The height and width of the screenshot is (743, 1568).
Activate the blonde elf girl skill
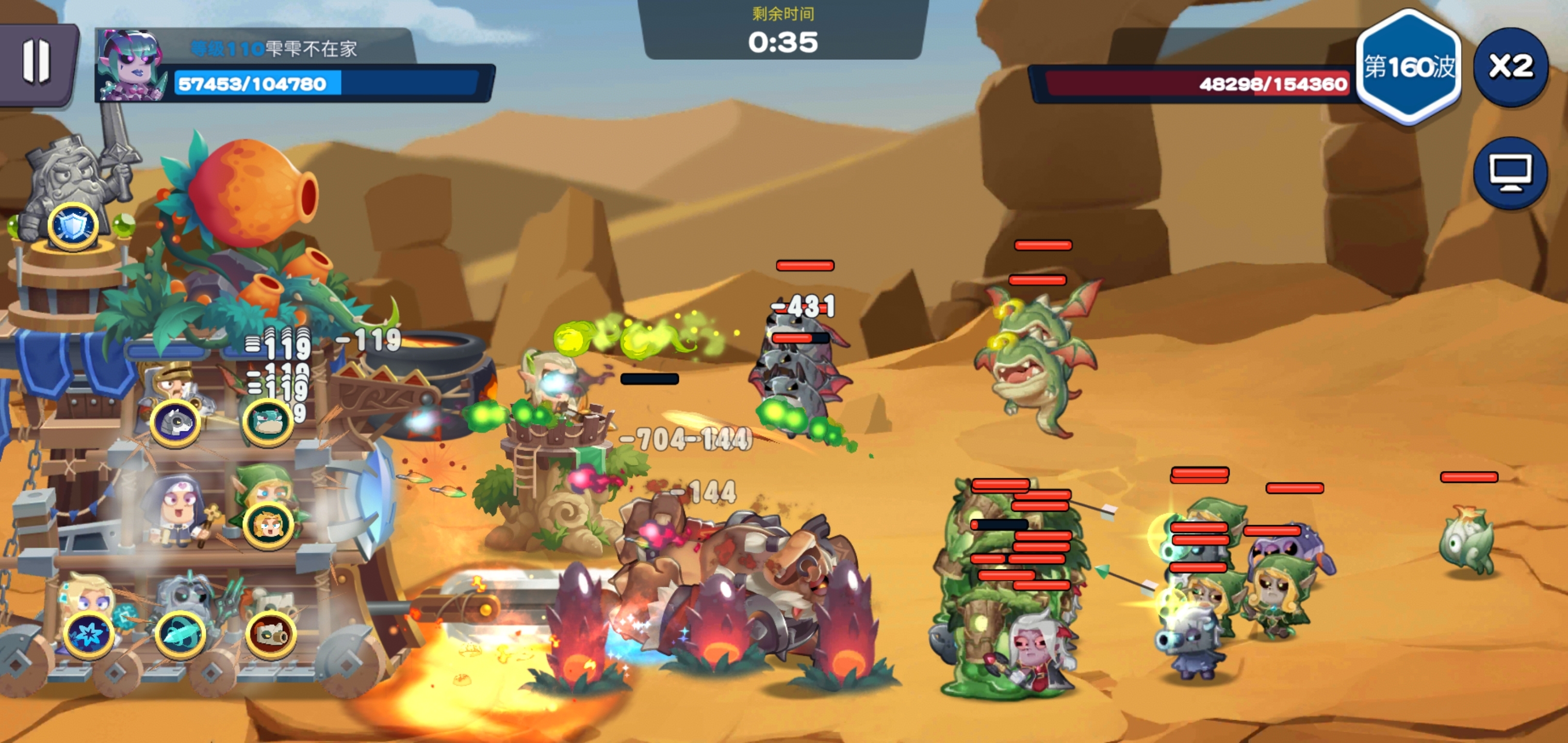click(267, 524)
